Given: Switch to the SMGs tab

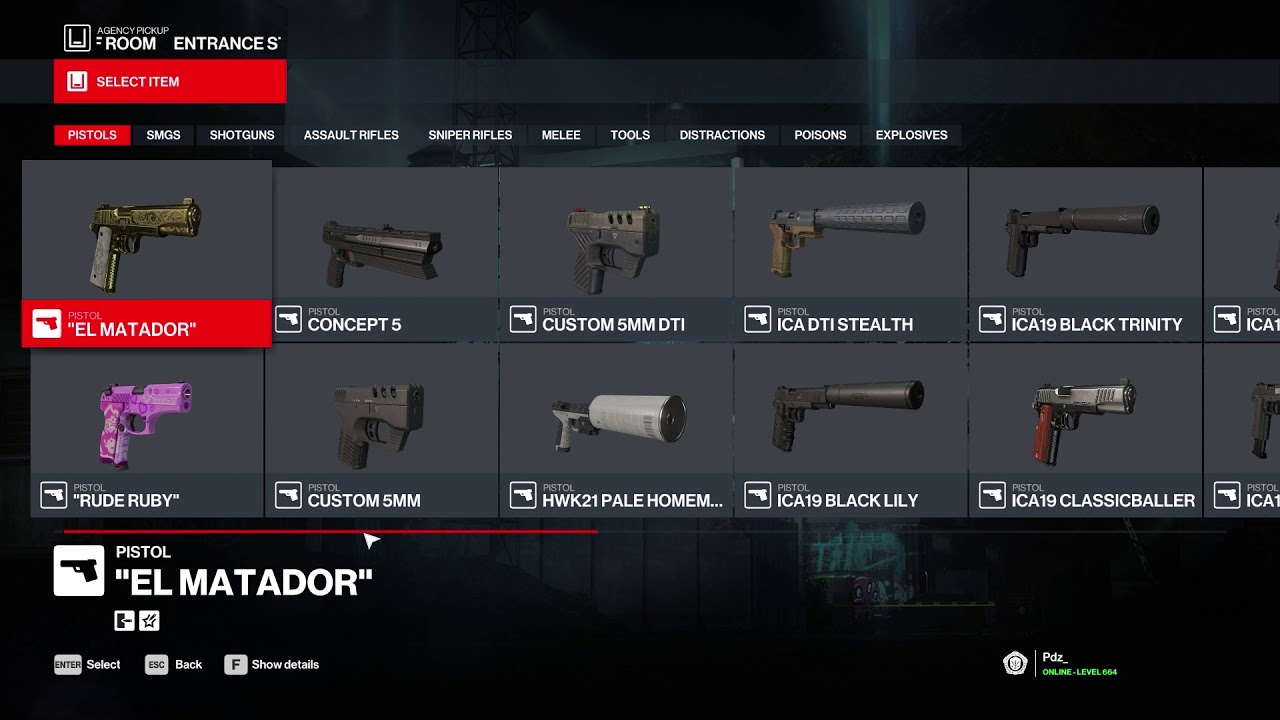Looking at the screenshot, I should 163,135.
